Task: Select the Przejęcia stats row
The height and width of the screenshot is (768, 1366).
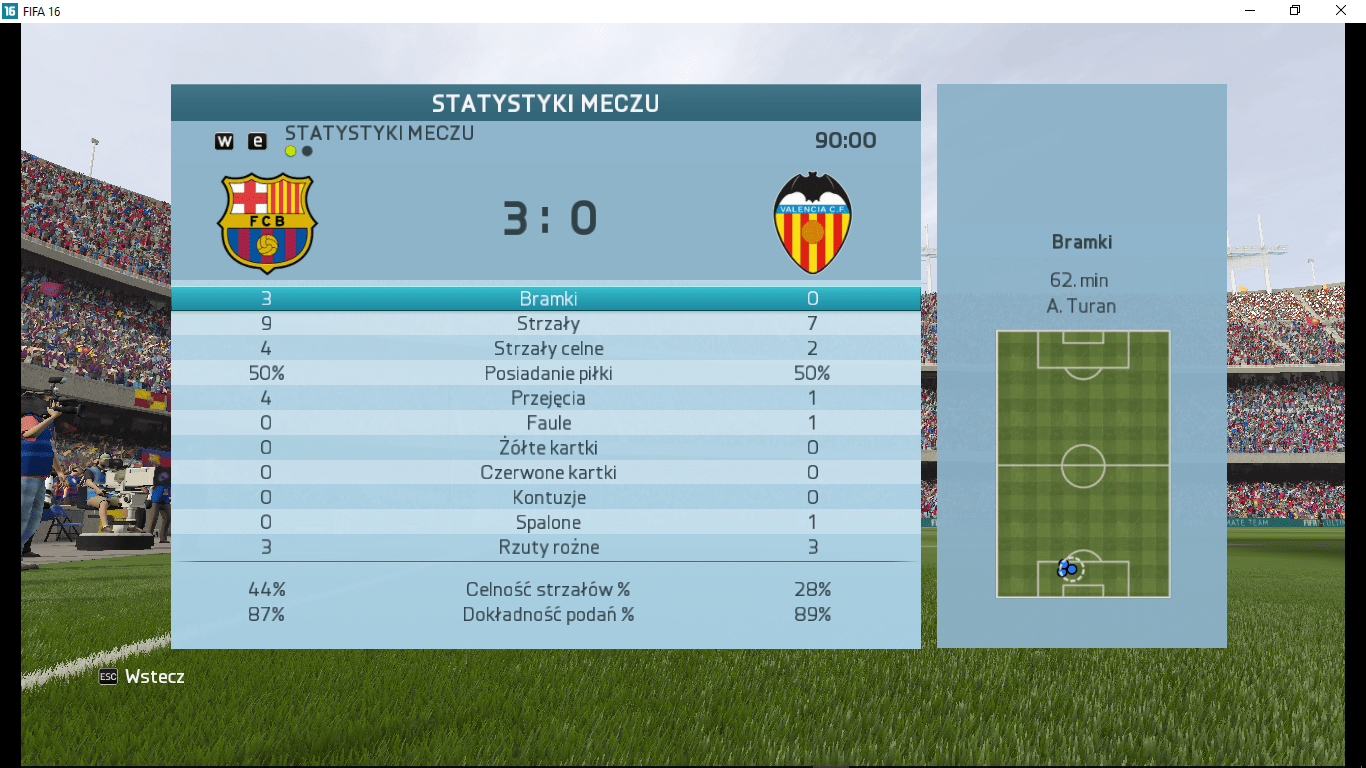Action: pyautogui.click(x=547, y=399)
